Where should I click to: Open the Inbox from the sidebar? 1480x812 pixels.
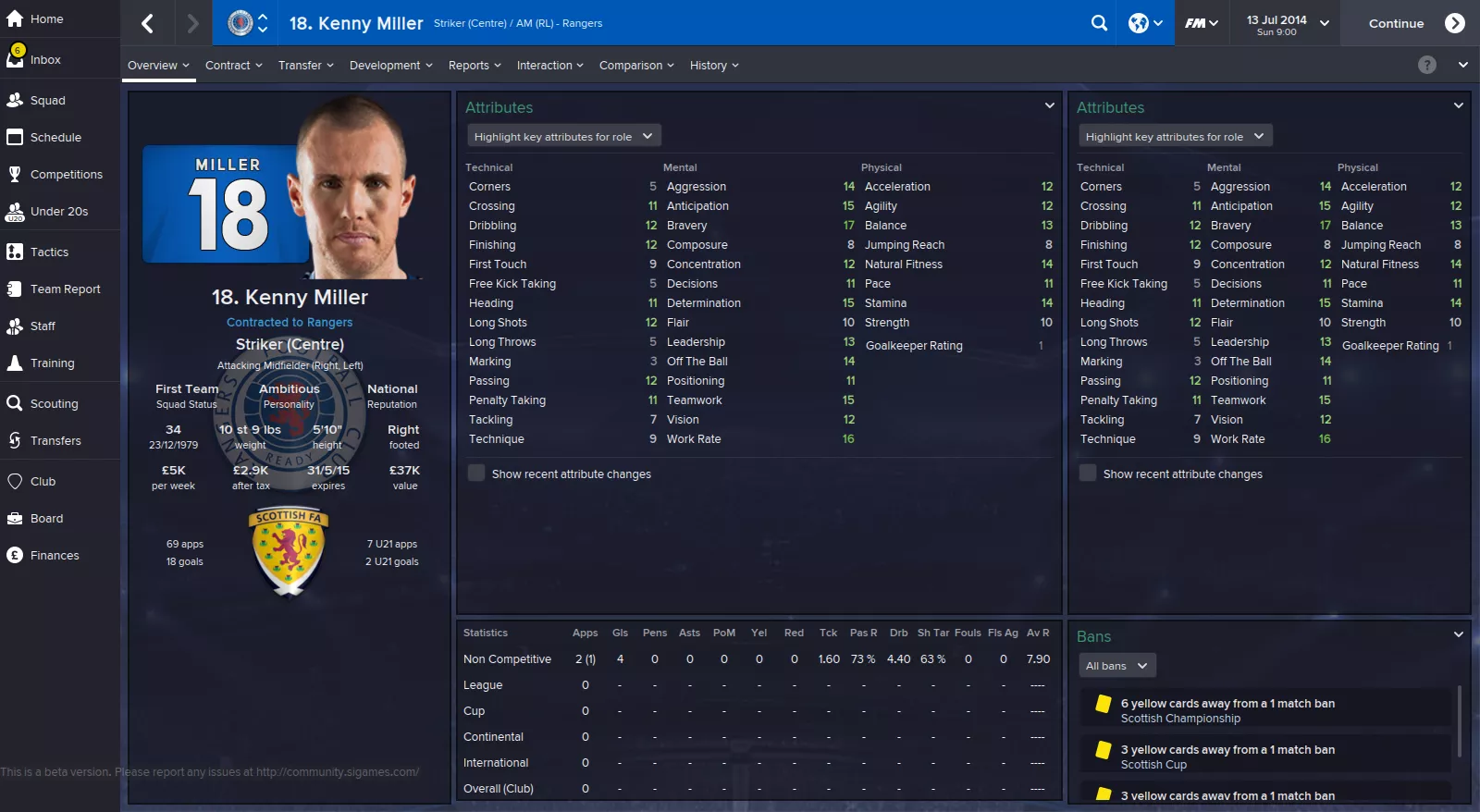pos(45,60)
